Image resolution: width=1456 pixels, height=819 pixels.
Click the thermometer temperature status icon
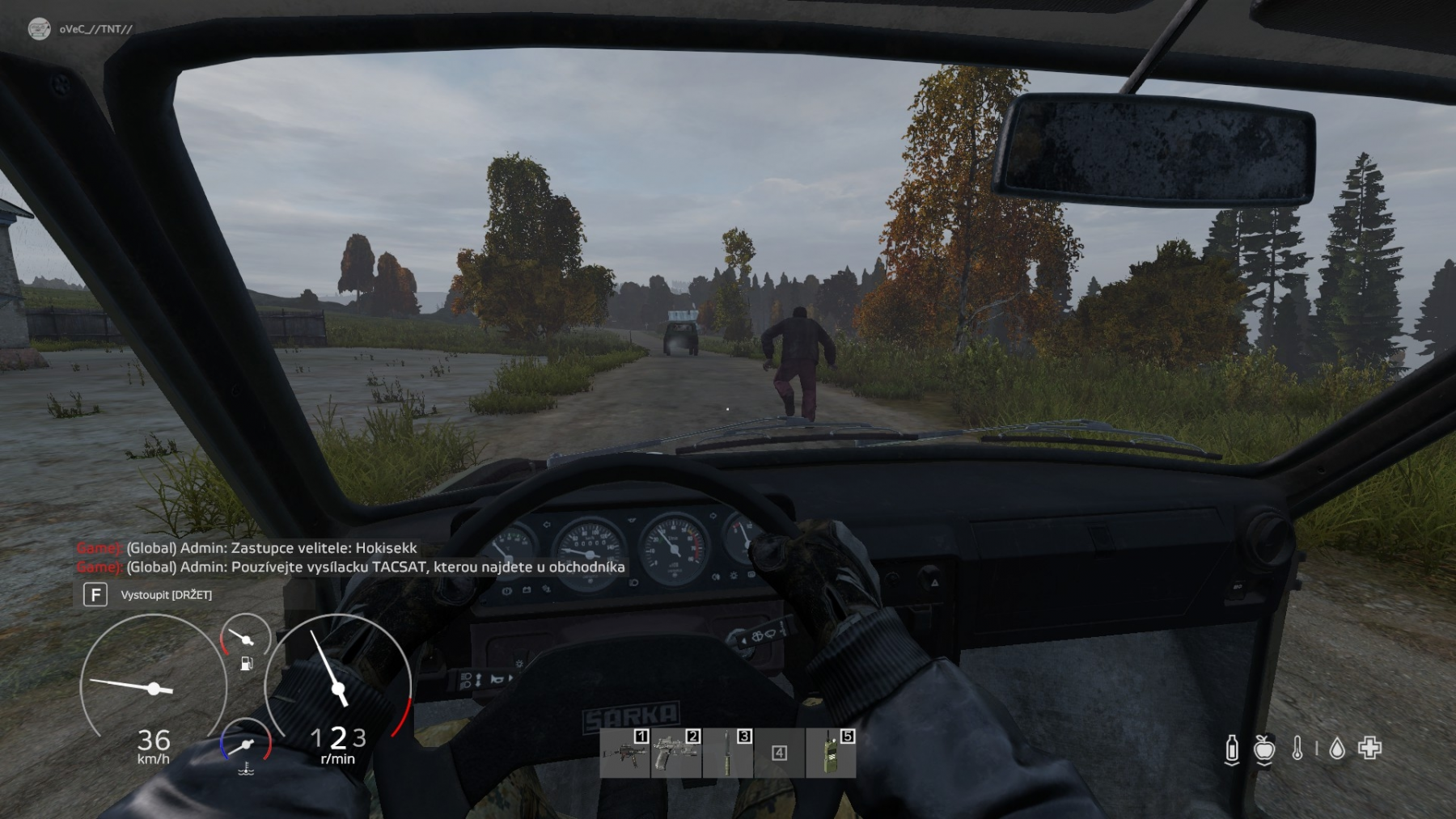point(1297,749)
